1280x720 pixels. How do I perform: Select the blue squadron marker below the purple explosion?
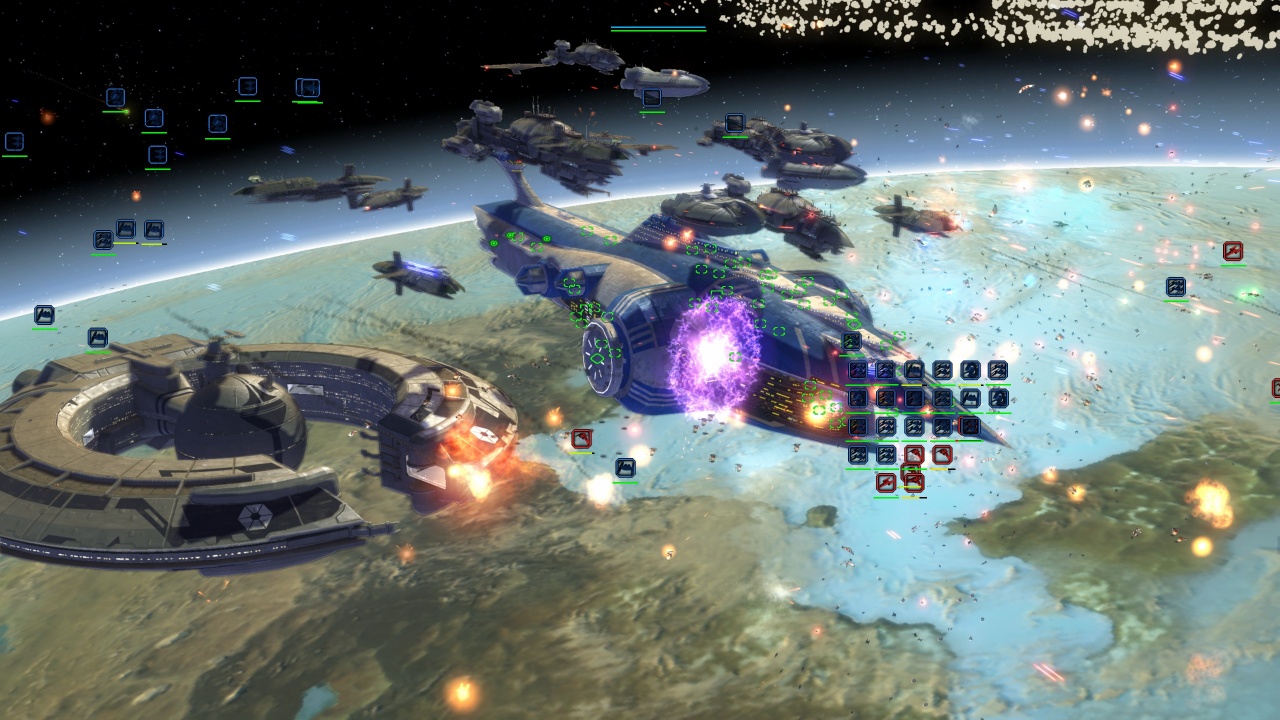click(625, 467)
